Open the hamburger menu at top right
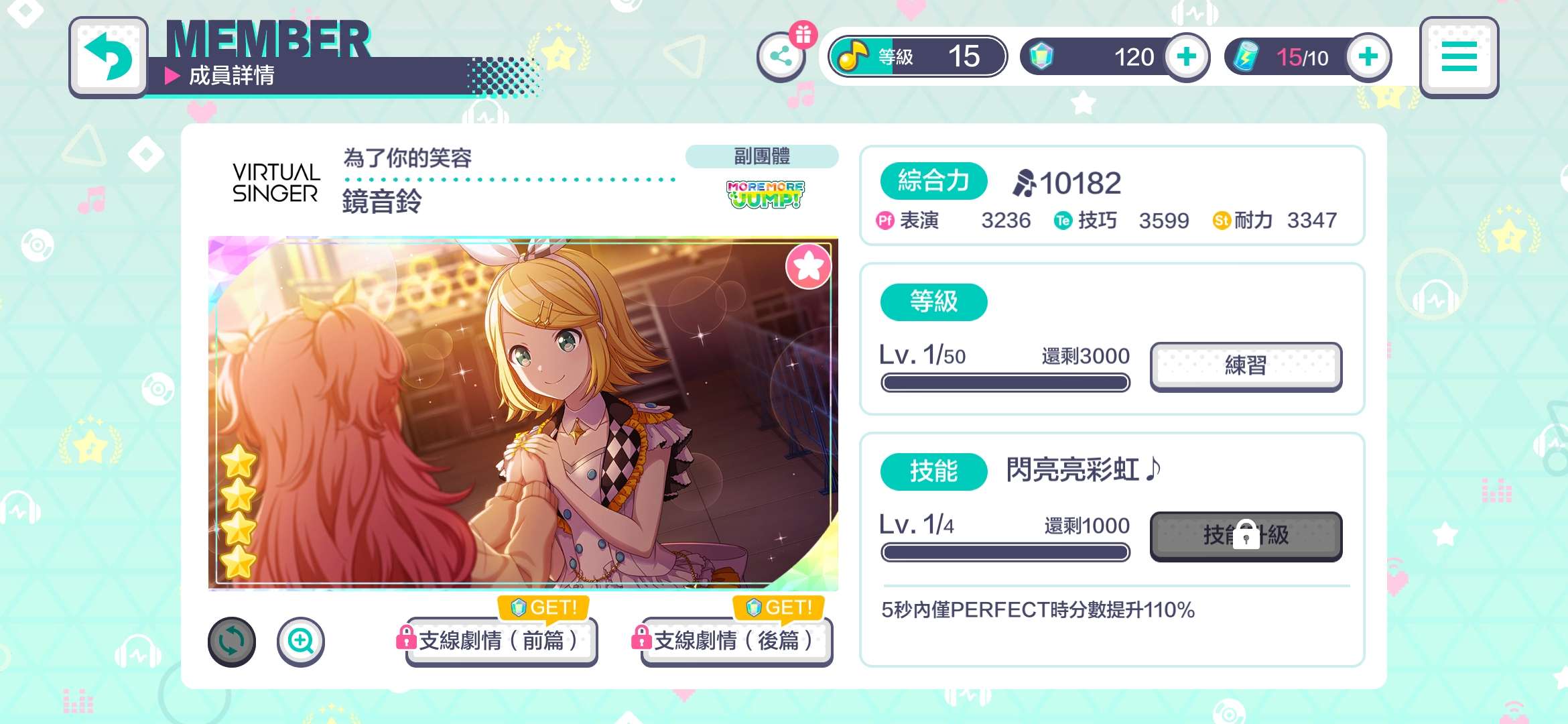Image resolution: width=1568 pixels, height=724 pixels. [x=1458, y=57]
